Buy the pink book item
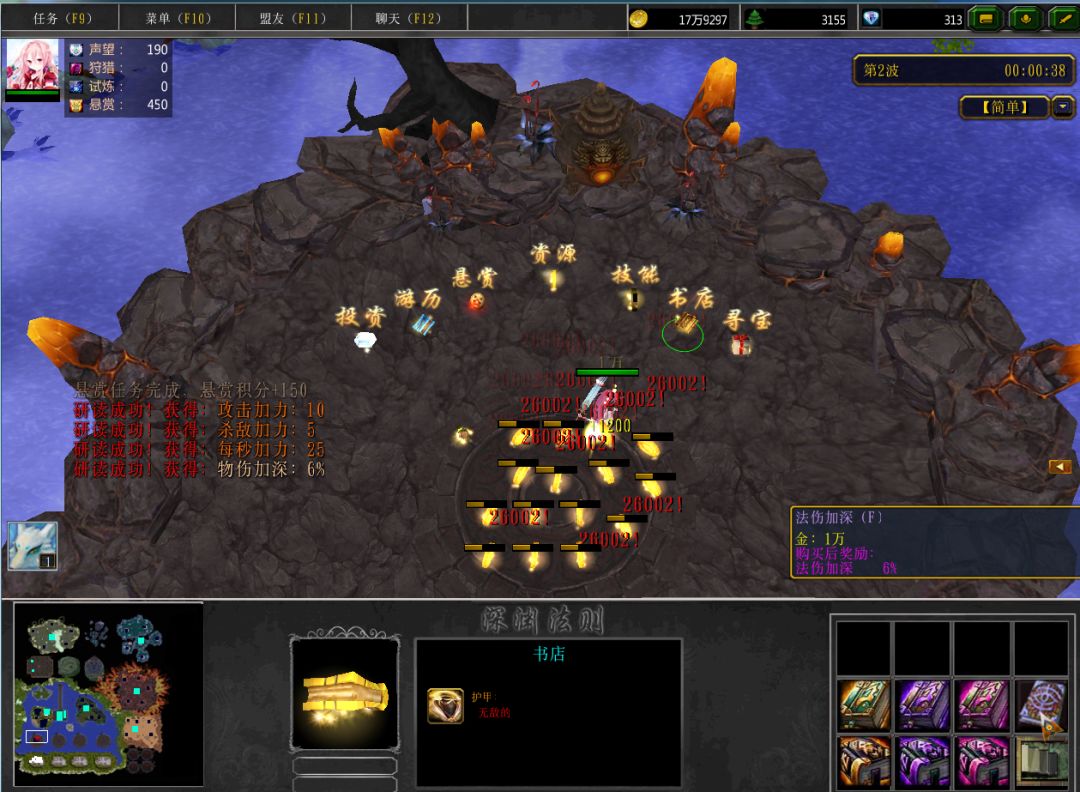 click(982, 704)
